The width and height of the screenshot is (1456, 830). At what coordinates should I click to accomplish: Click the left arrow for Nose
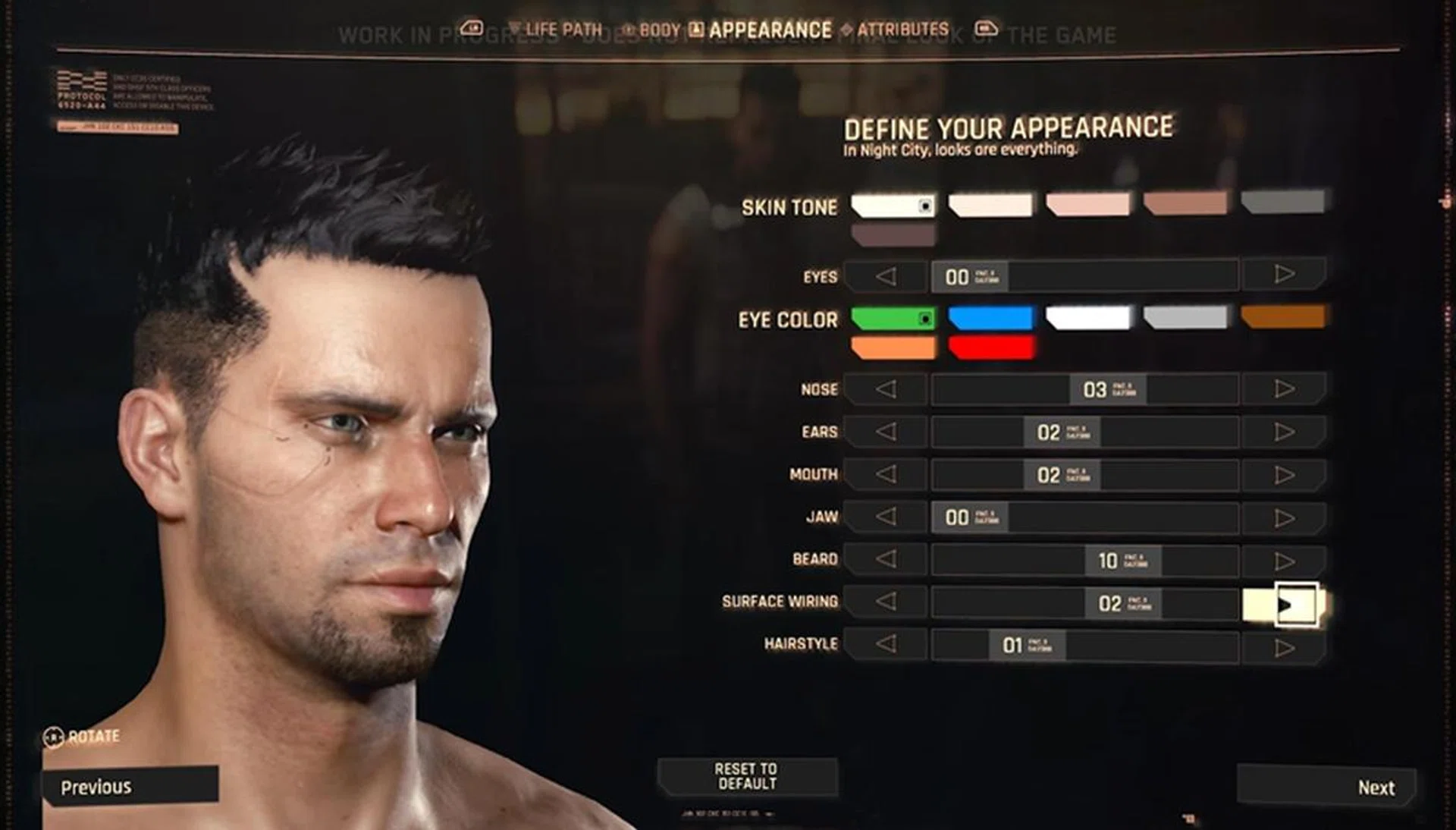883,389
